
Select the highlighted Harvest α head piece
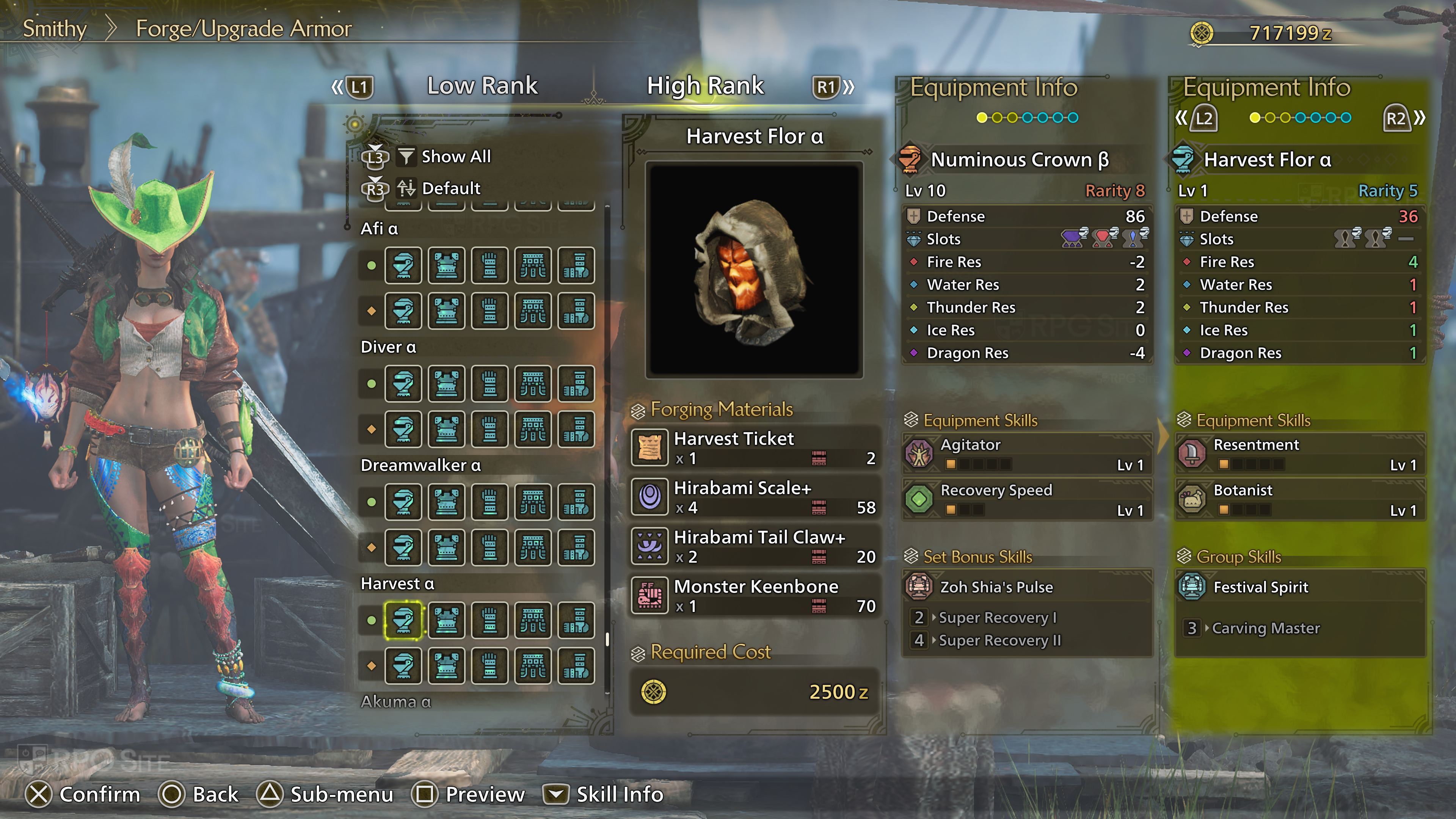(403, 621)
